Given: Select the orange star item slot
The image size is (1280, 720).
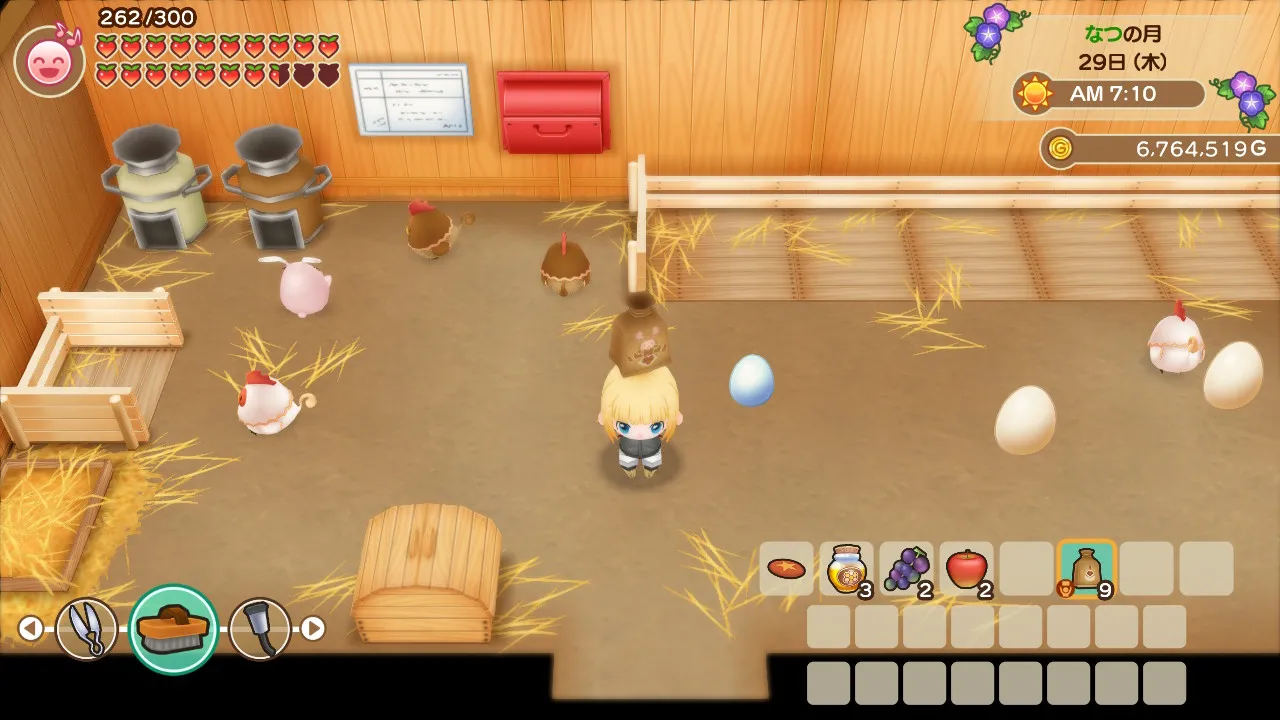Looking at the screenshot, I should pyautogui.click(x=786, y=569).
